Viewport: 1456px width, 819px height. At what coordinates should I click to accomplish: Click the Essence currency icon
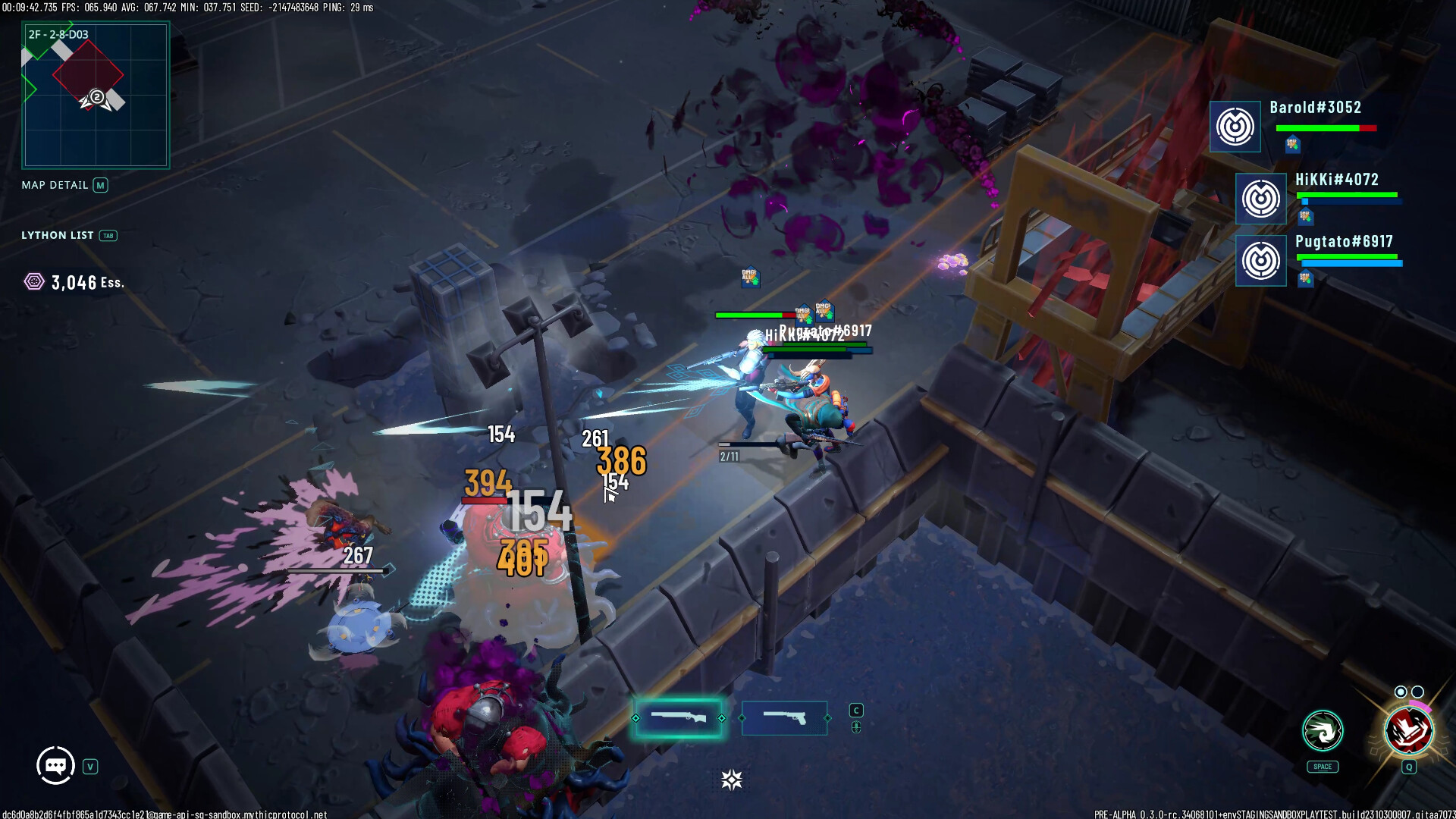click(x=34, y=282)
